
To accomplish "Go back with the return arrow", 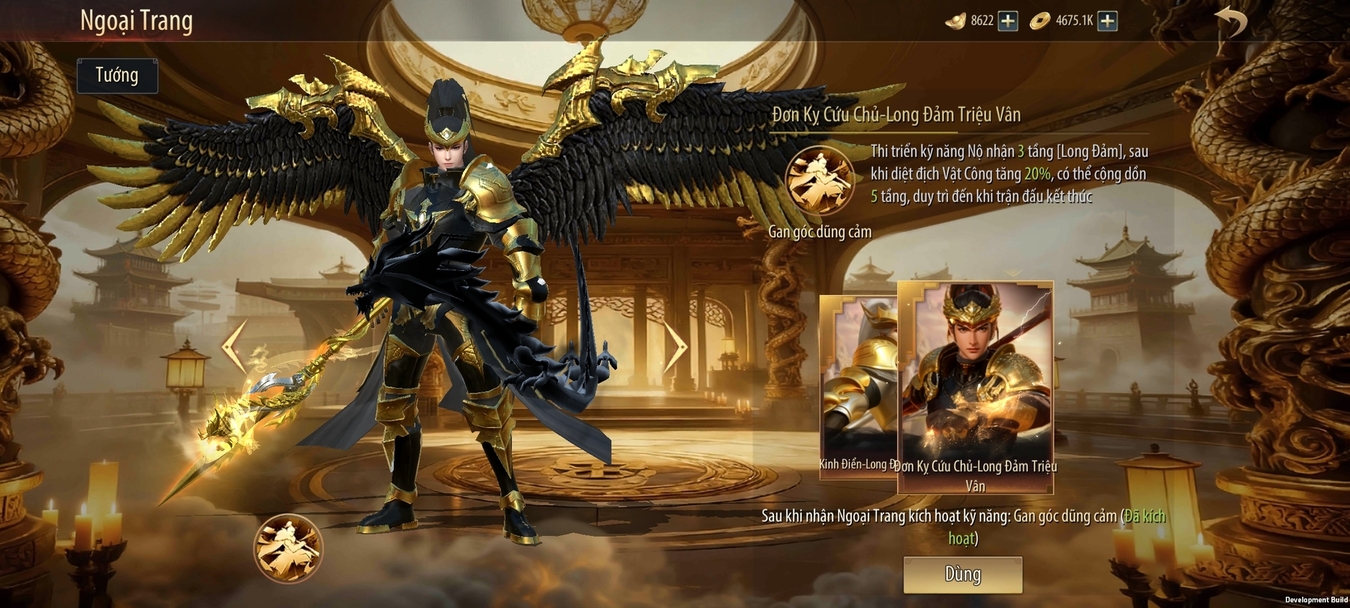I will coord(1231,21).
